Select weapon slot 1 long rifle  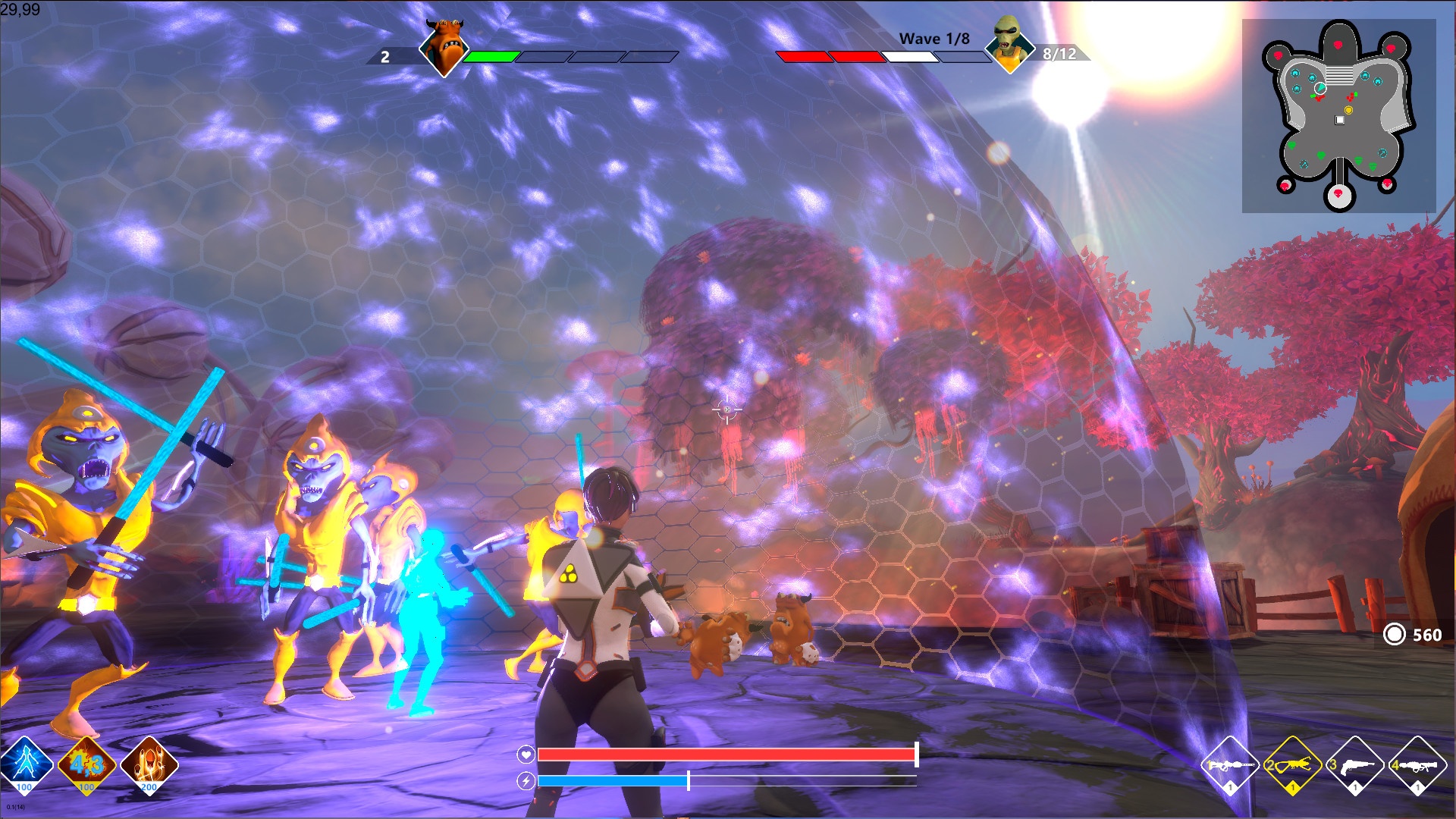click(x=1230, y=765)
